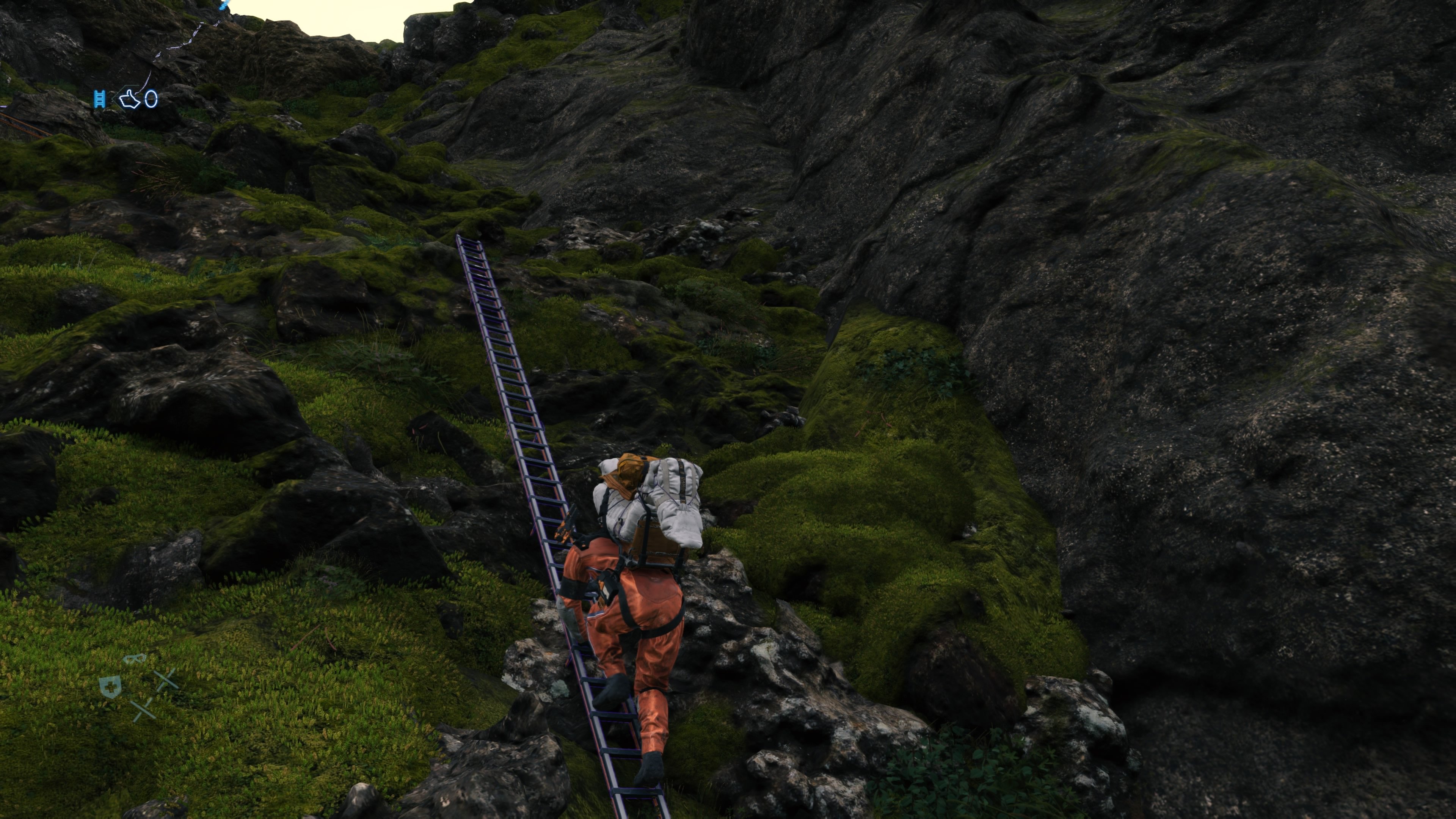Click the mask status icon bottom-left
The image size is (1456, 819).
tap(134, 659)
